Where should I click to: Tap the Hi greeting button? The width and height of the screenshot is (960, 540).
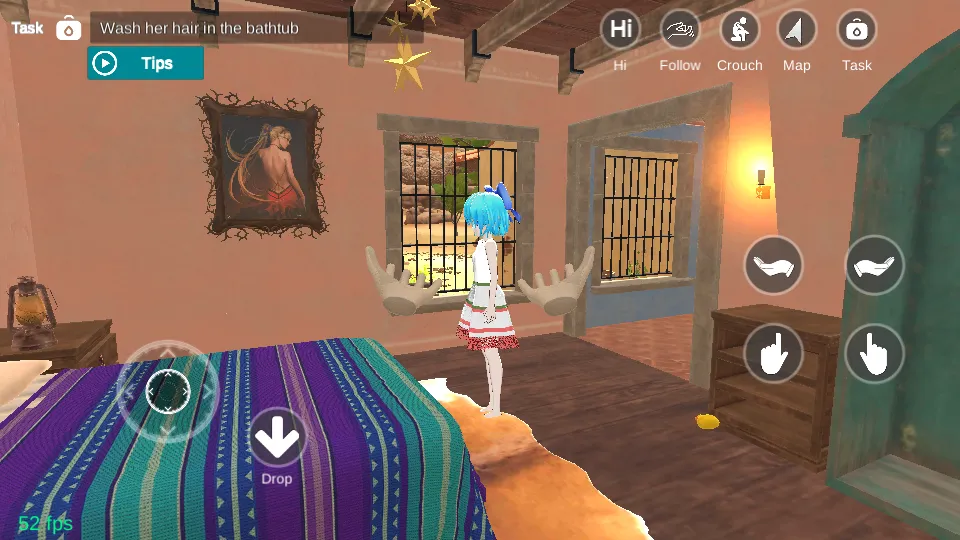(620, 30)
